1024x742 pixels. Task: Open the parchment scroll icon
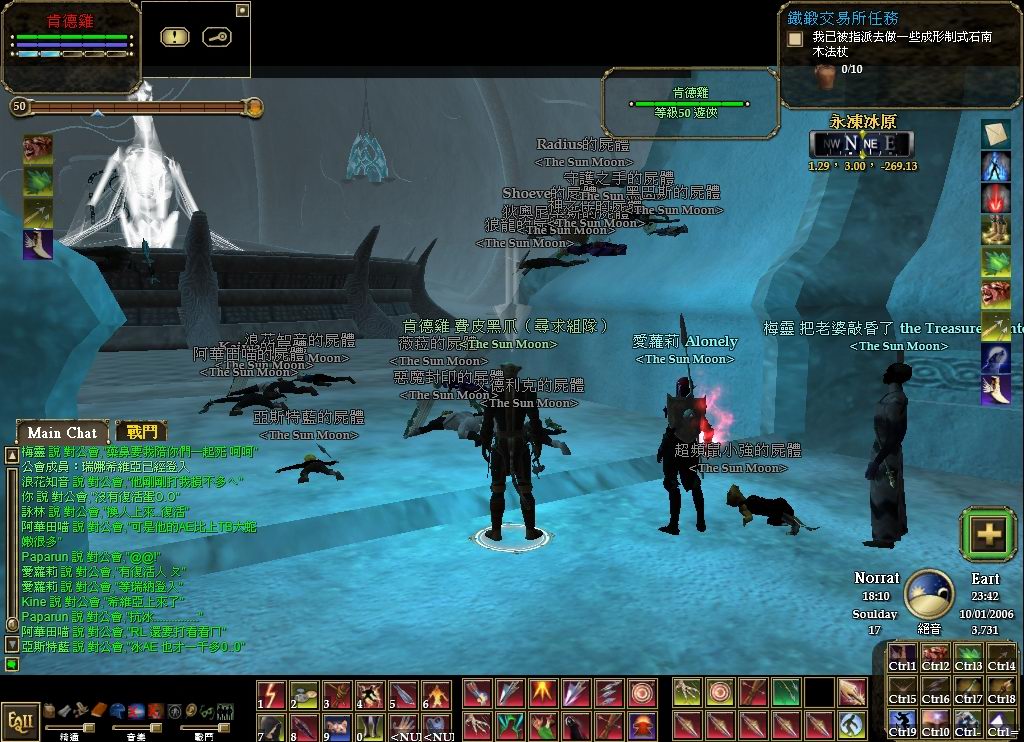pos(995,134)
